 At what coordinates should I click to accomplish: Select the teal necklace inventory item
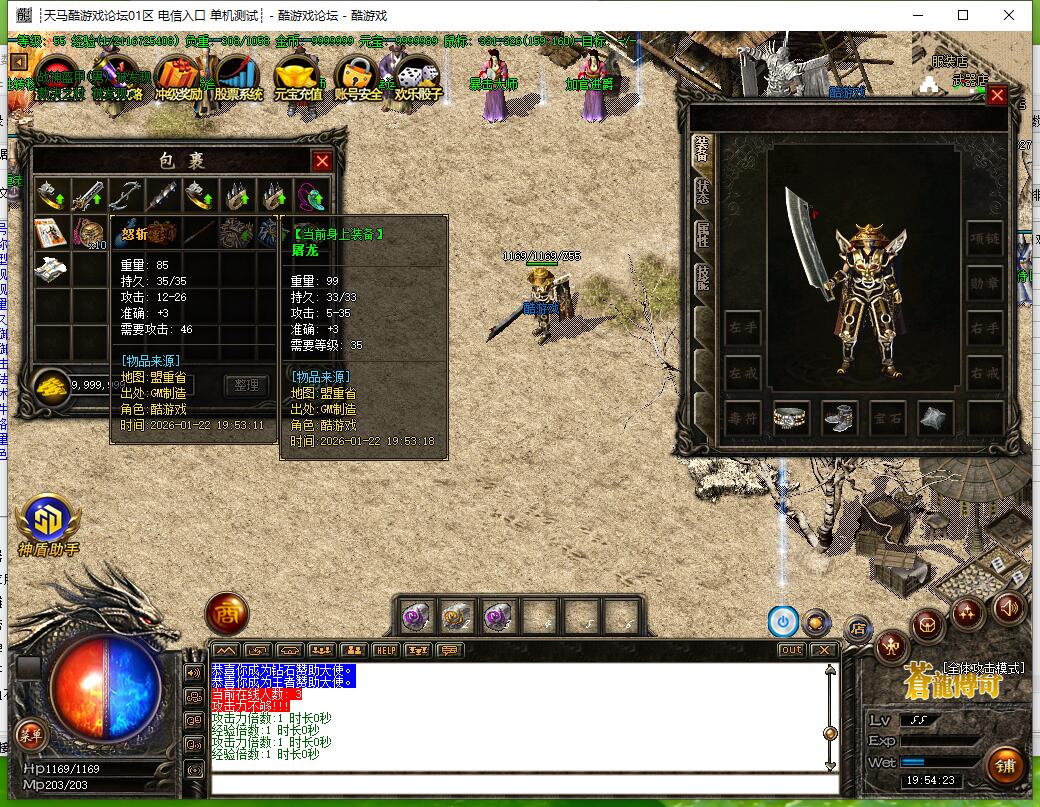click(x=311, y=195)
